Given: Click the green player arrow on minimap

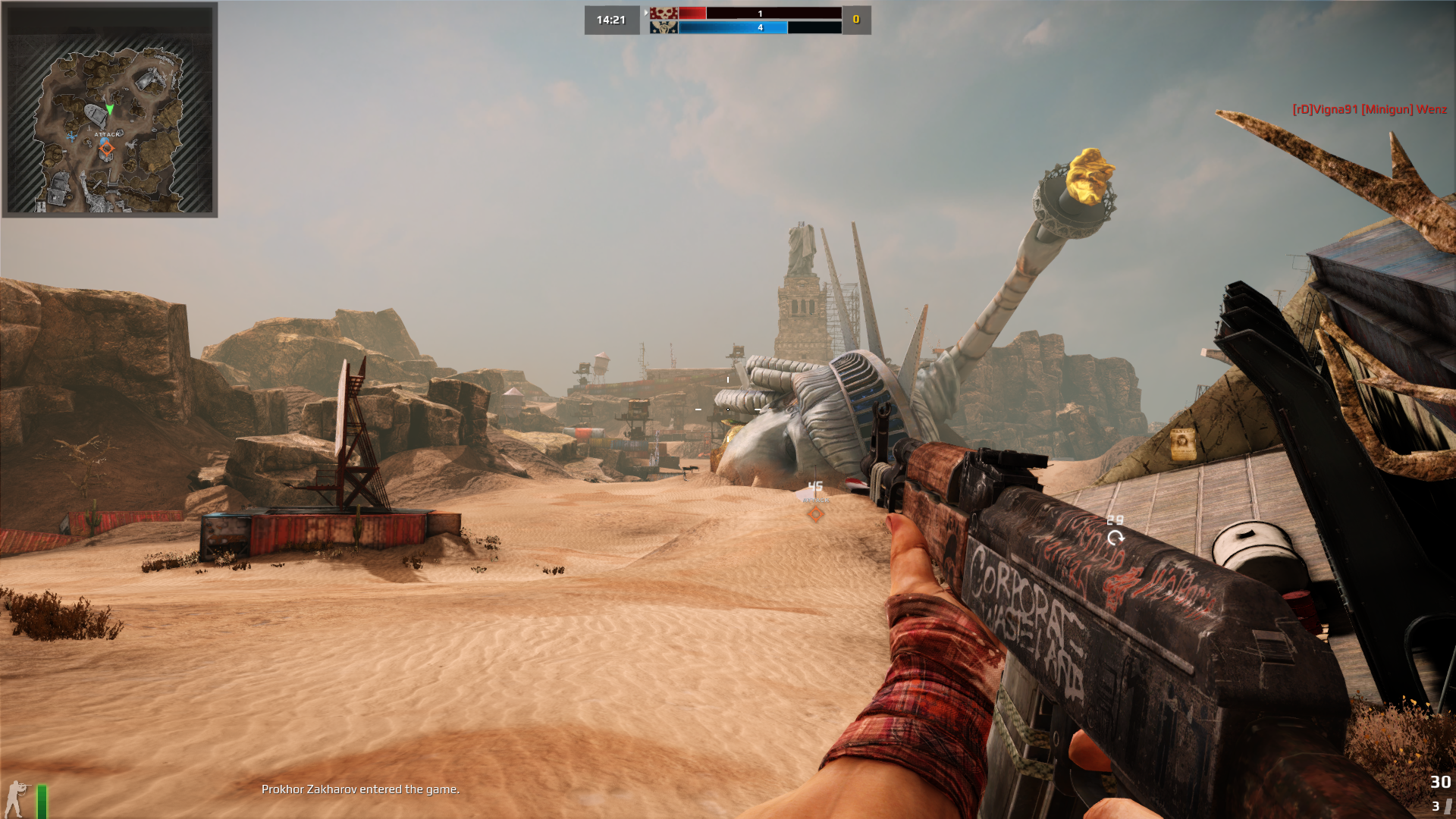Looking at the screenshot, I should pyautogui.click(x=110, y=109).
